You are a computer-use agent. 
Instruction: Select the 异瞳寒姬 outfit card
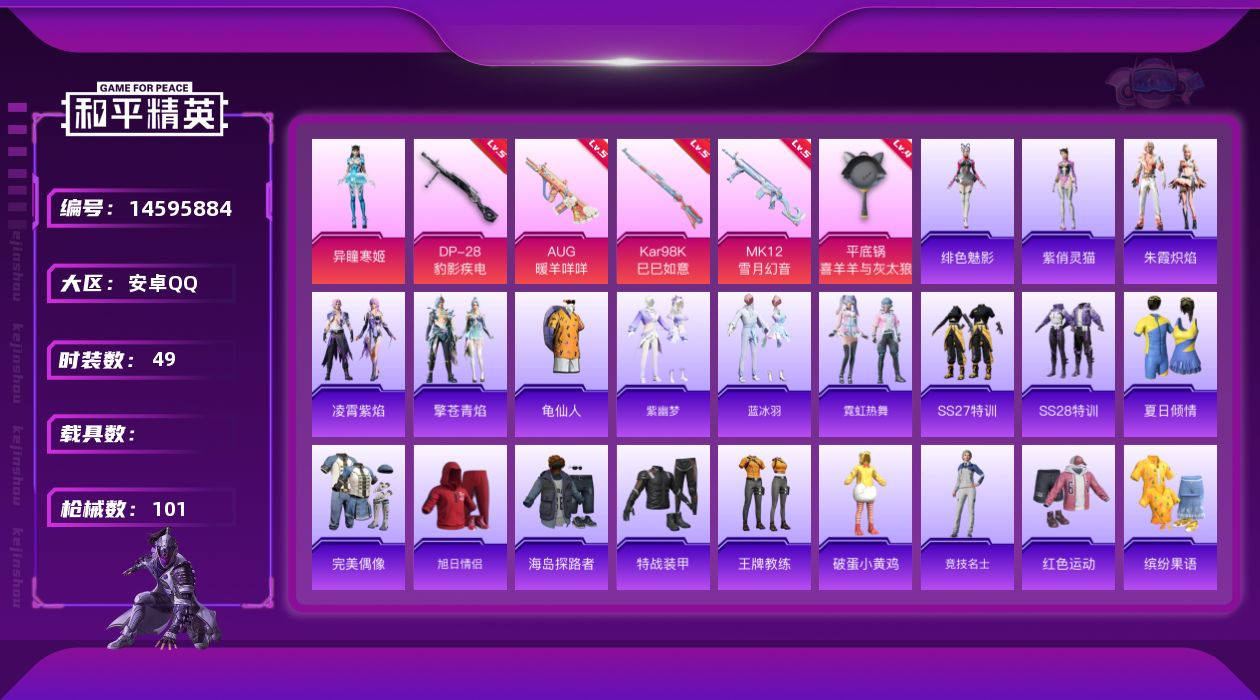point(358,211)
